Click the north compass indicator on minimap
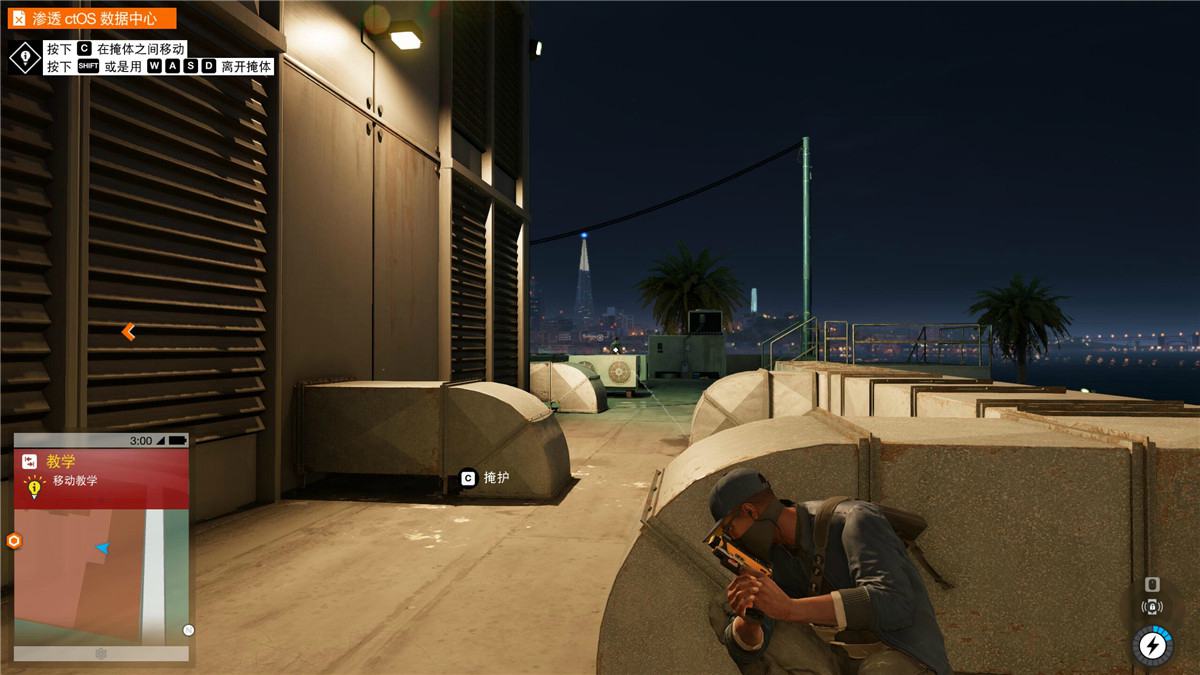1200x675 pixels. [188, 630]
